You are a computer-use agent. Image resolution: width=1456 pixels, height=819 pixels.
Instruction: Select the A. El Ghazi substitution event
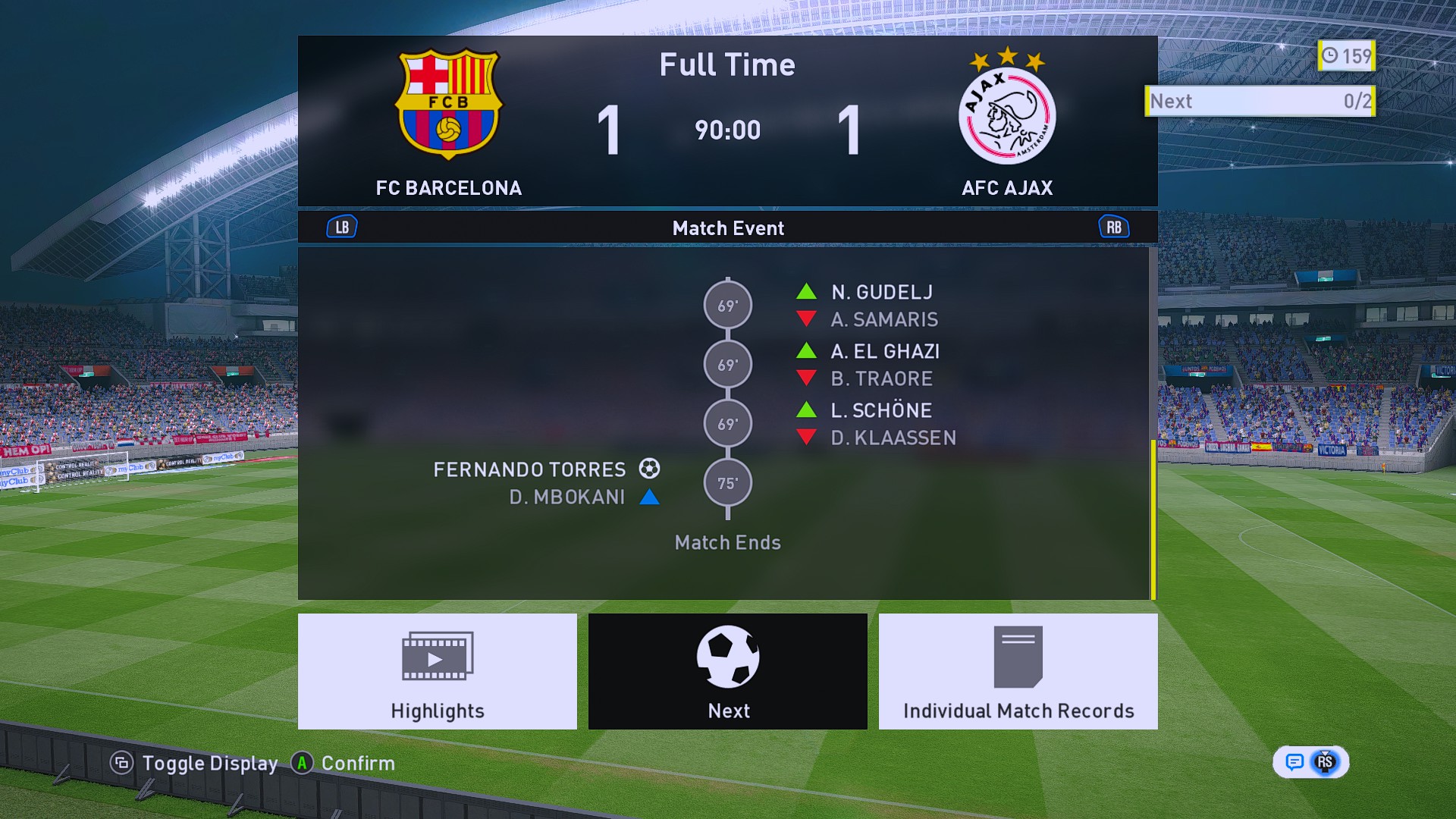pos(884,352)
